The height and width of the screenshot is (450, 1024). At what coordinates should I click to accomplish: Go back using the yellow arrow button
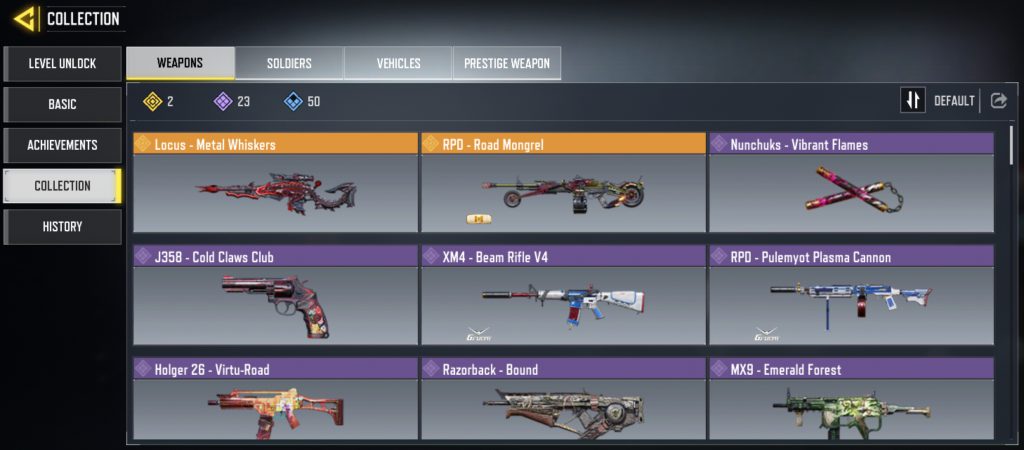[26, 18]
